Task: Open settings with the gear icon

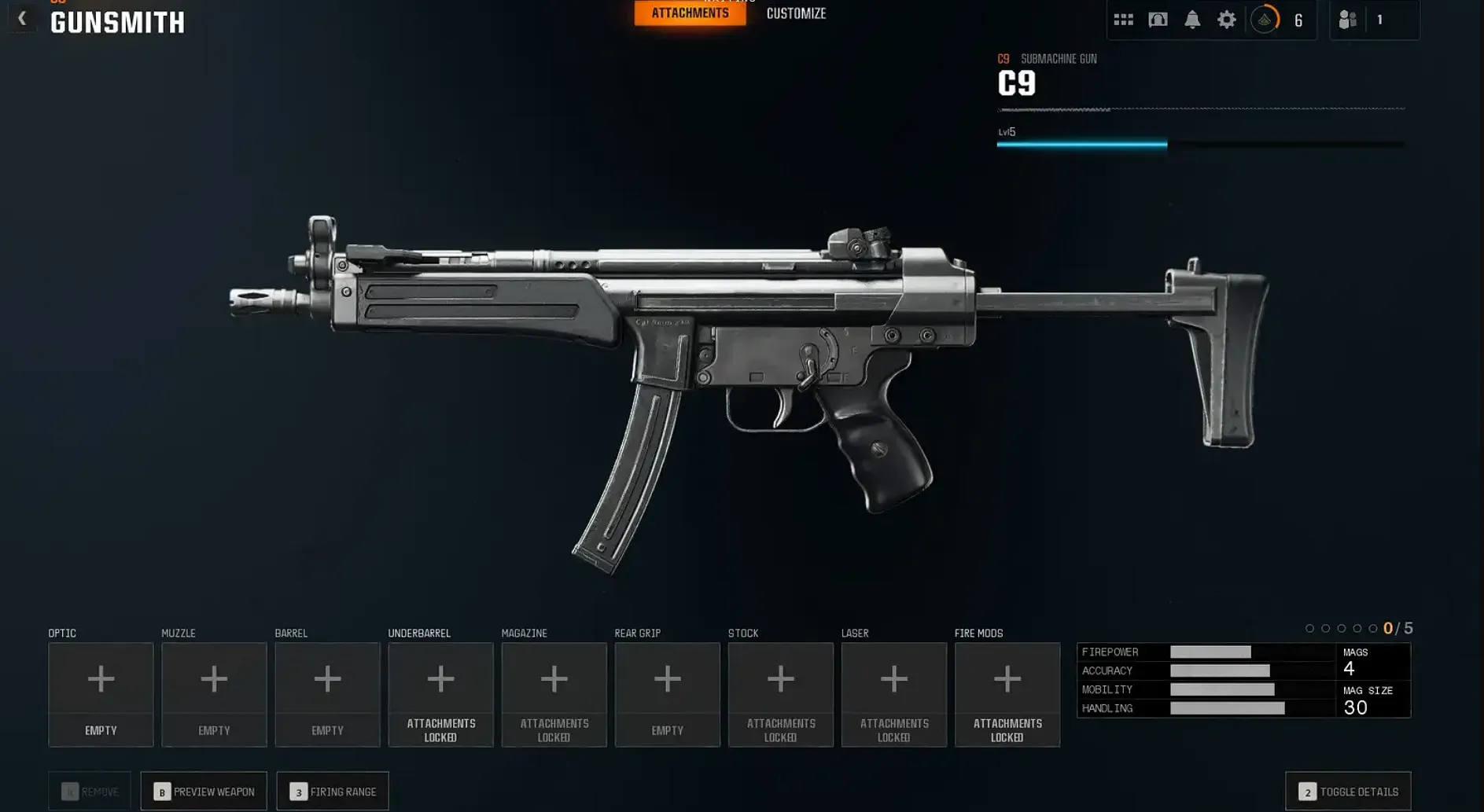Action: [x=1227, y=20]
